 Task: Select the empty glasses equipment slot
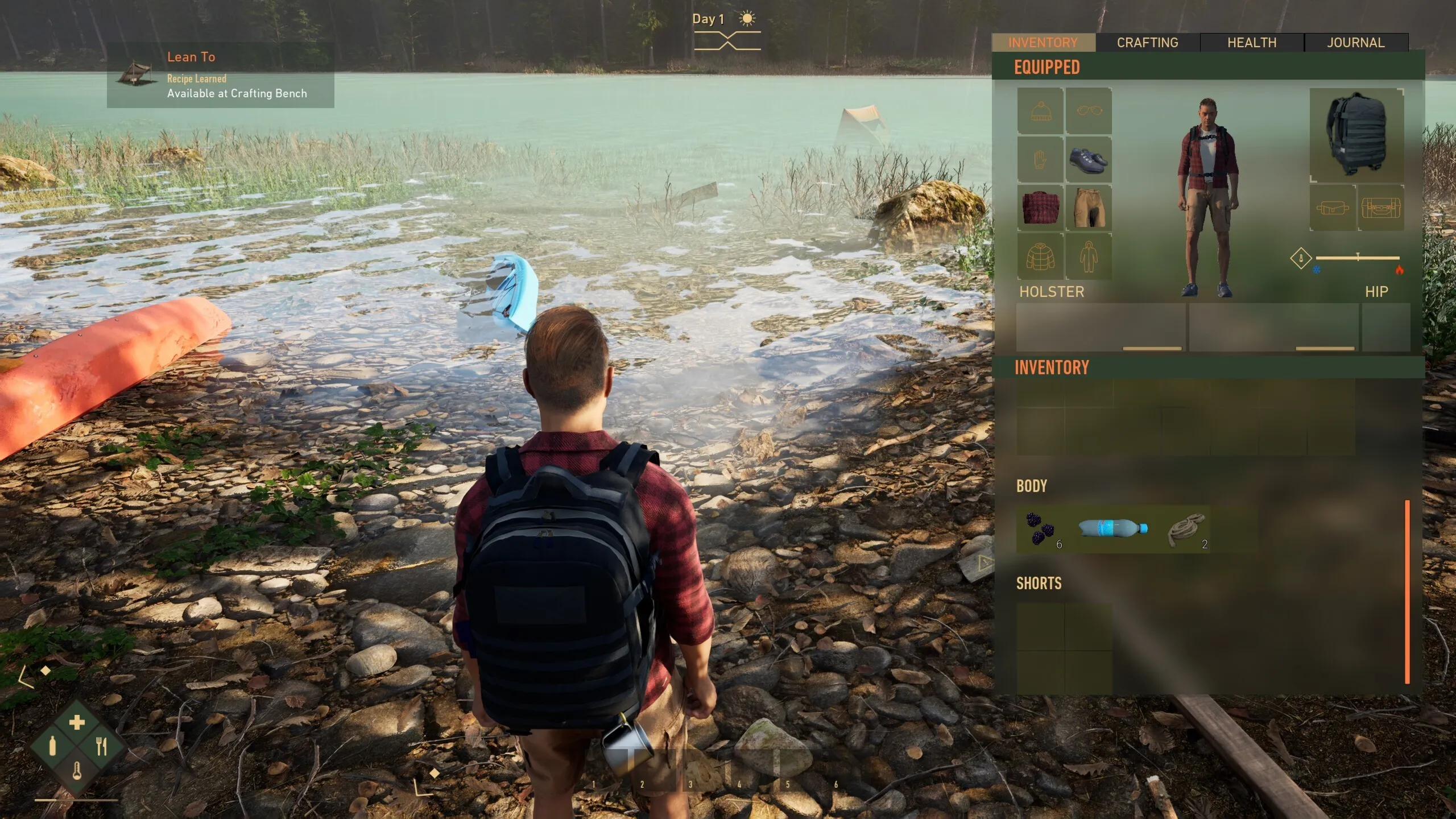(x=1088, y=111)
